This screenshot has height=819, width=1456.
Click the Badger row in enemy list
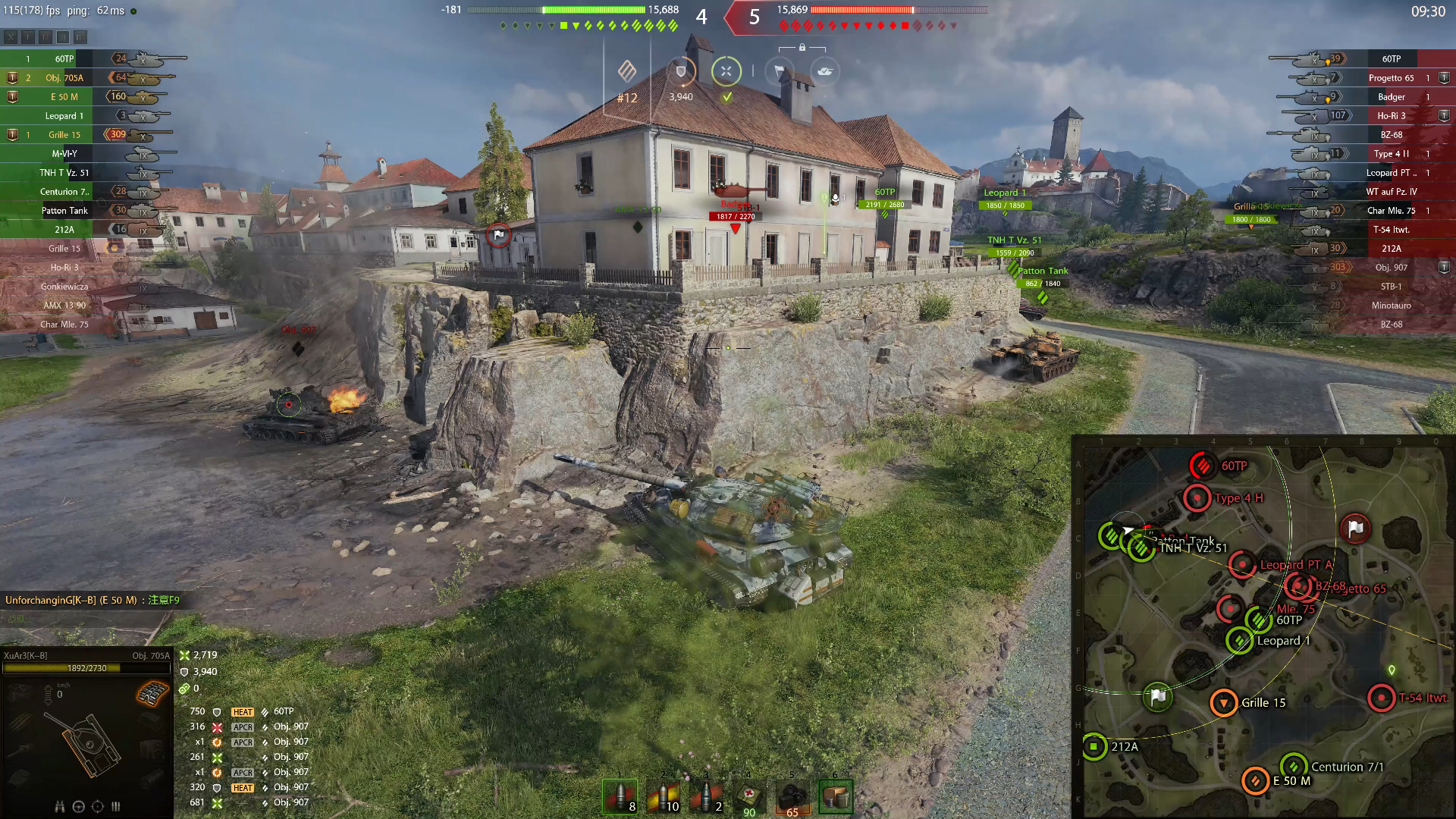point(1391,97)
